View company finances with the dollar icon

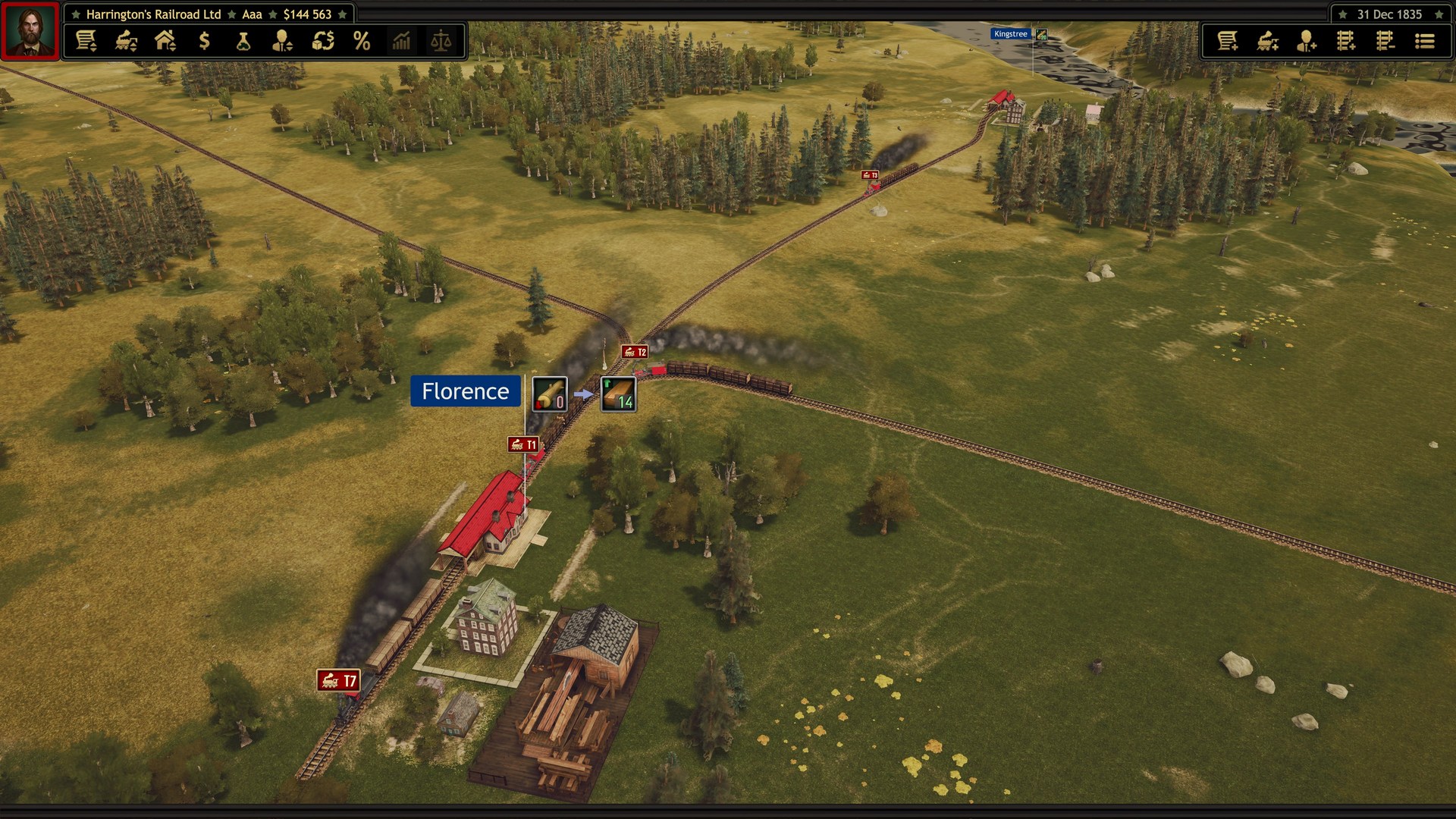click(x=203, y=42)
